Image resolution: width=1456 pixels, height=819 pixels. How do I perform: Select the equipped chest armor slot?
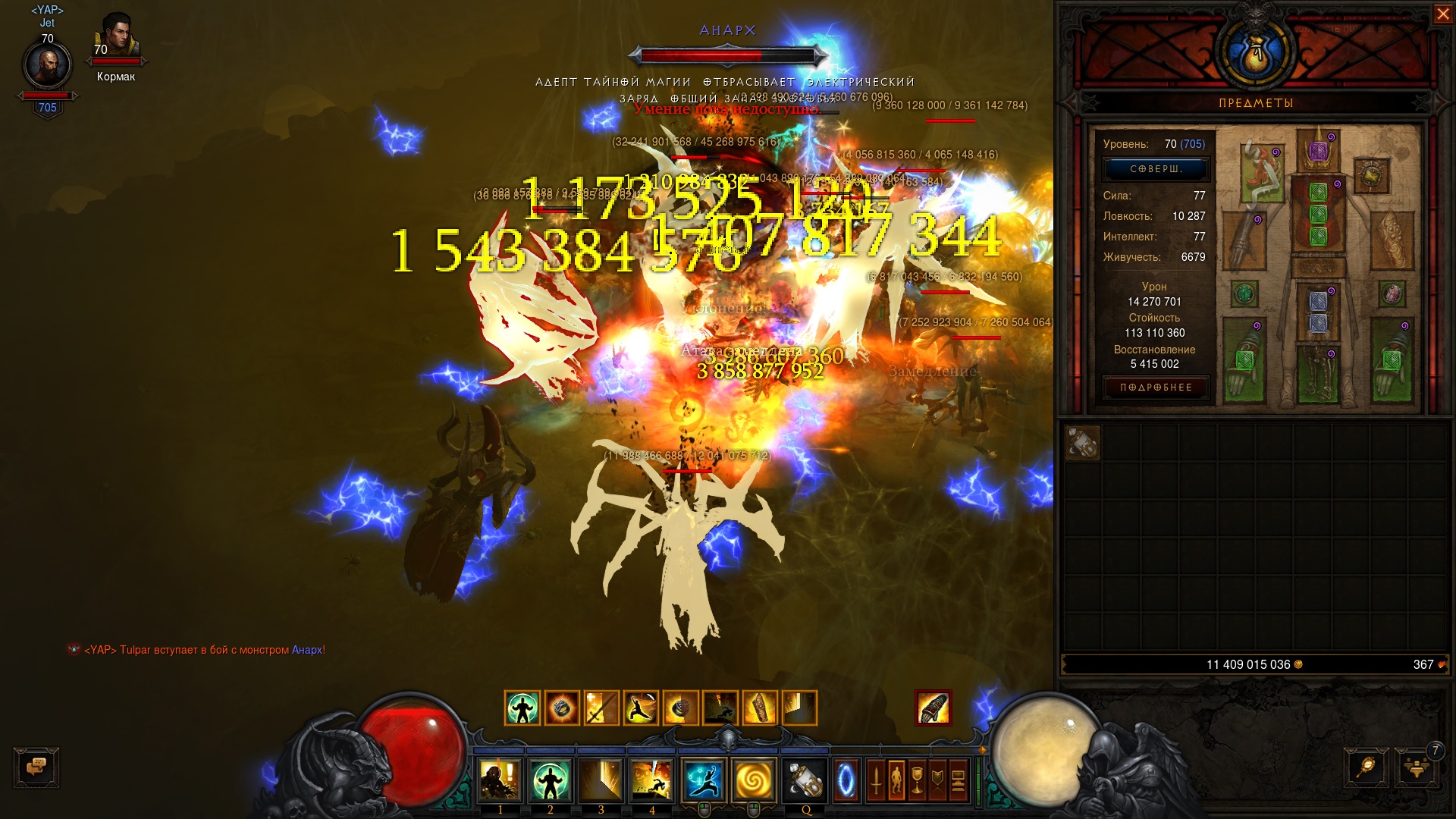tap(1318, 214)
